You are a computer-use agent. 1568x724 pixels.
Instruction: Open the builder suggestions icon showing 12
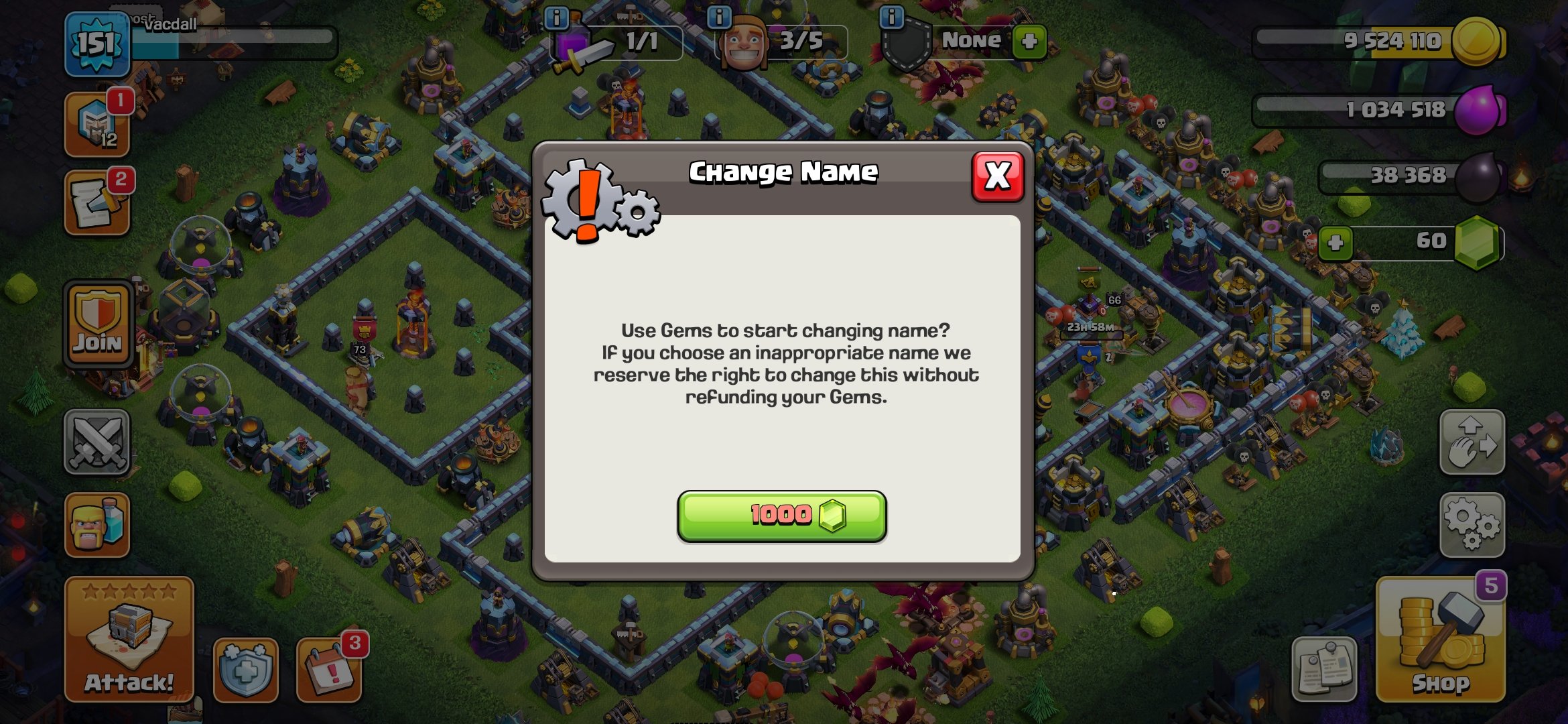(96, 124)
